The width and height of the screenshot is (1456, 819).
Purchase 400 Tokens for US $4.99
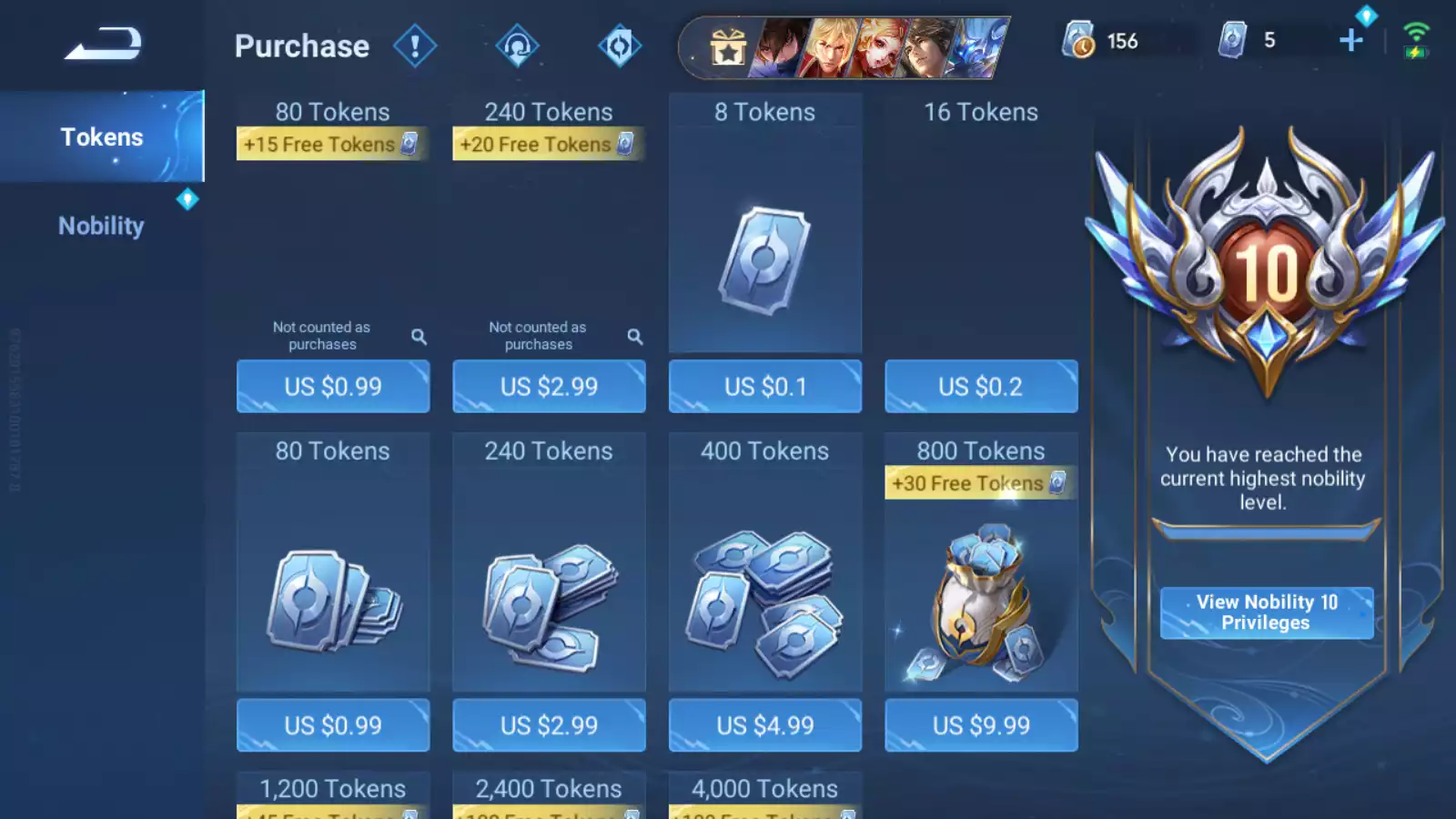pos(764,725)
